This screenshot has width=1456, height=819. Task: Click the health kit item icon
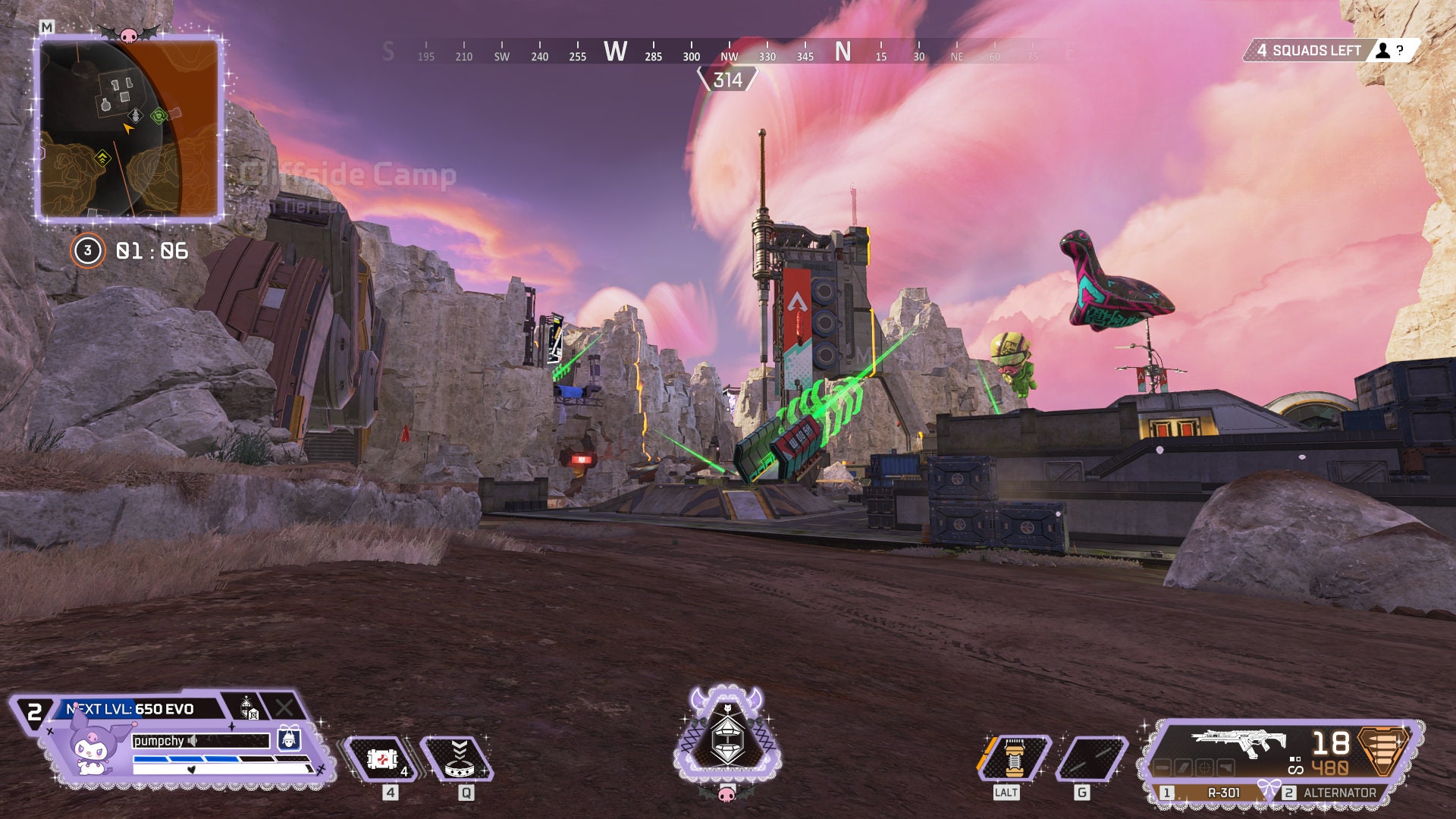click(x=381, y=759)
